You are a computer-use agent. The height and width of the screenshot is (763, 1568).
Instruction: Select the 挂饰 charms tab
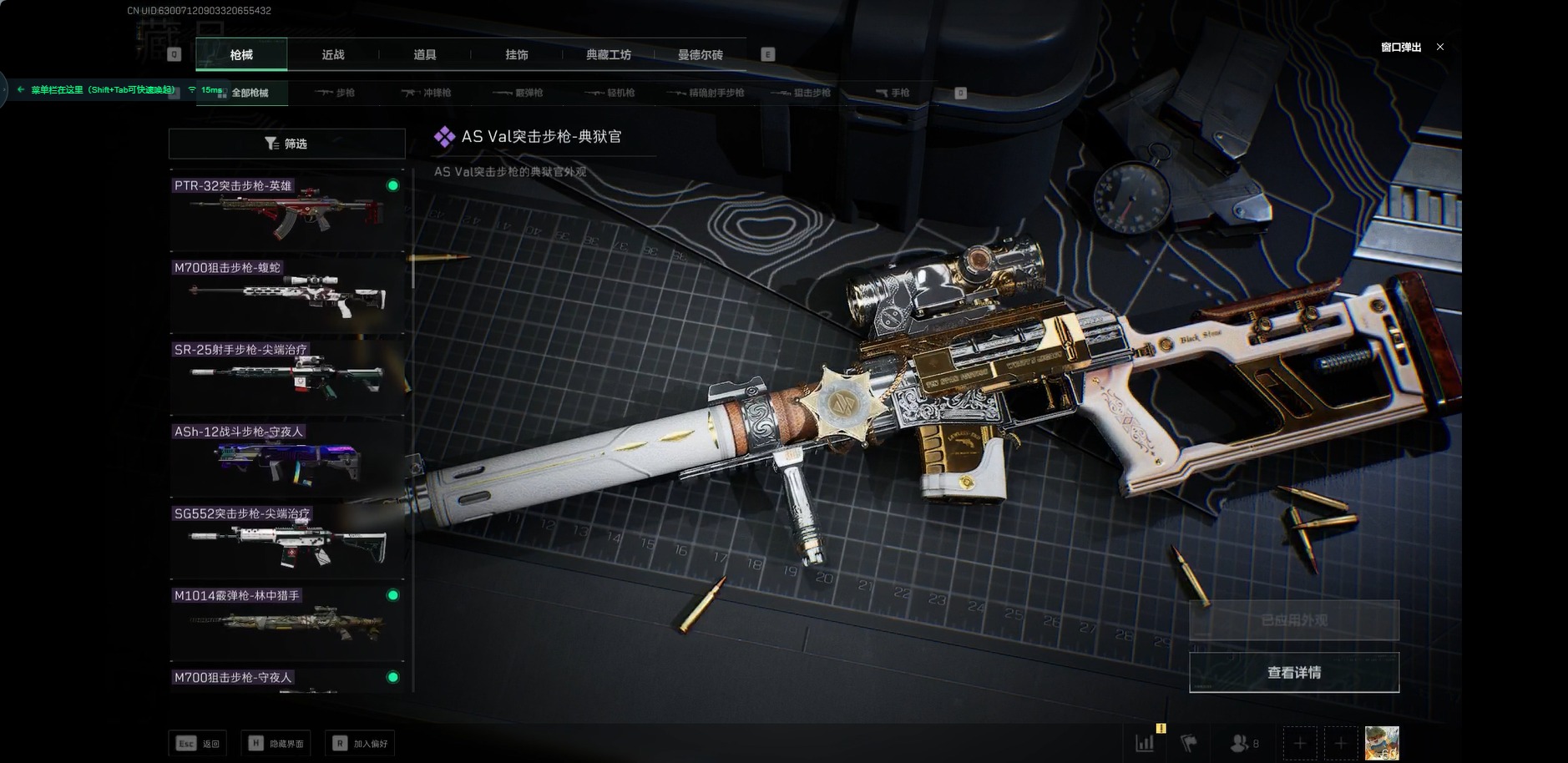[517, 55]
